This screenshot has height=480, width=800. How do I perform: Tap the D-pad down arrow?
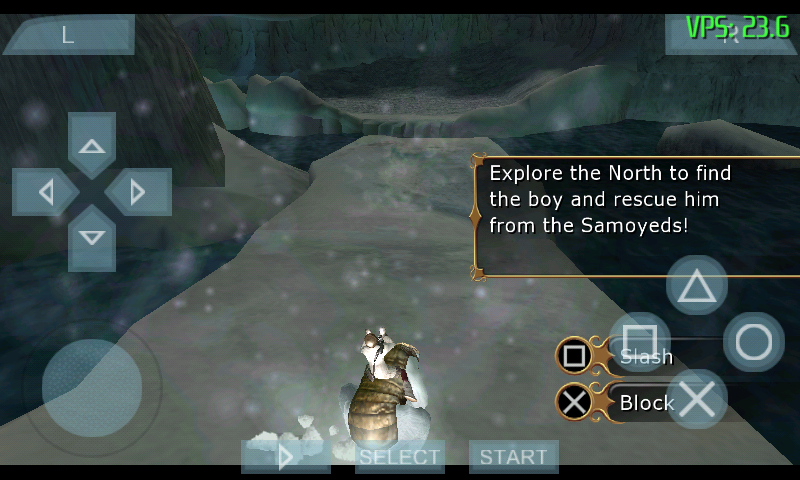click(92, 237)
